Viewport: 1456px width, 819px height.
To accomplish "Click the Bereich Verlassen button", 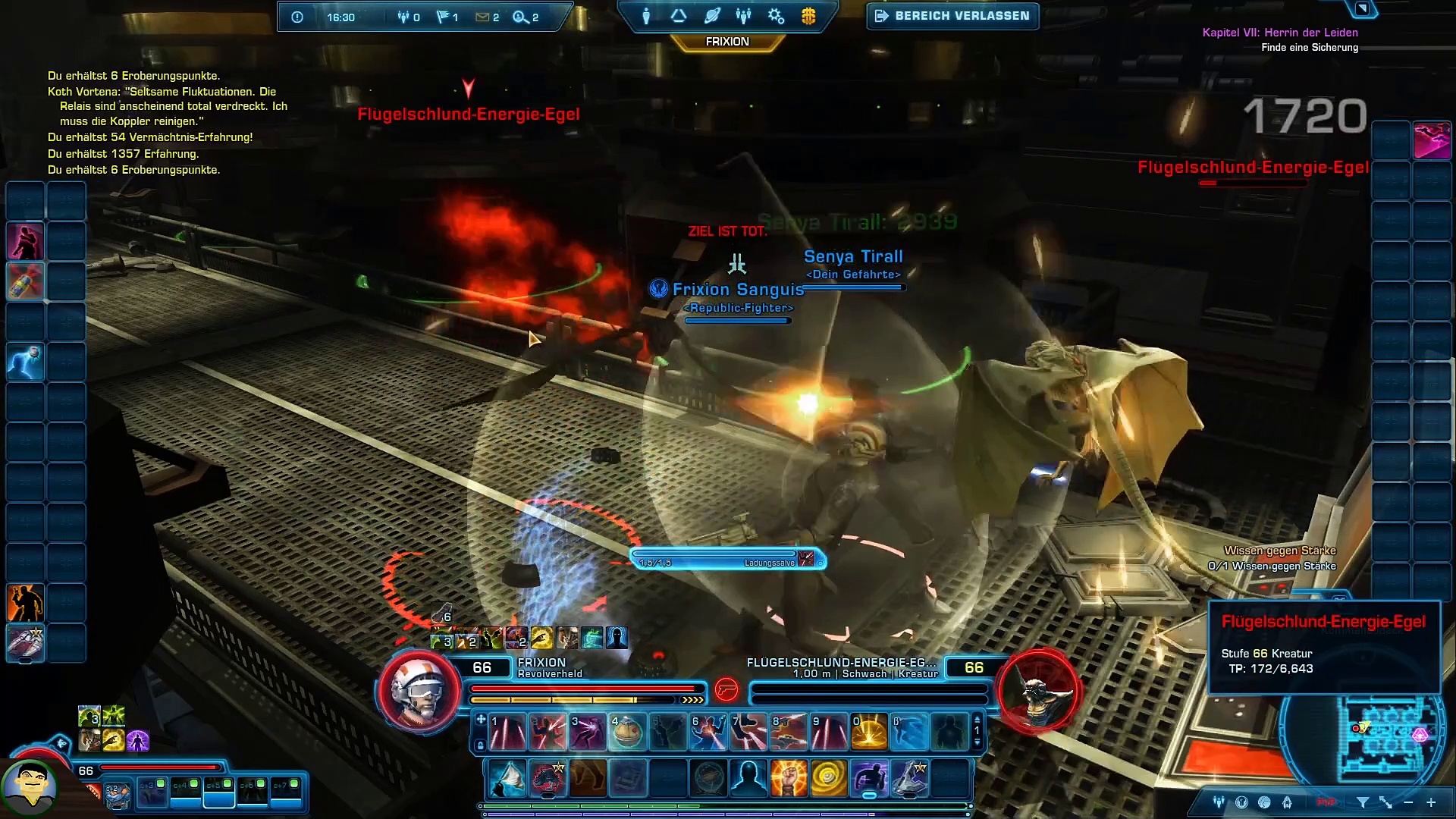I will click(x=953, y=16).
